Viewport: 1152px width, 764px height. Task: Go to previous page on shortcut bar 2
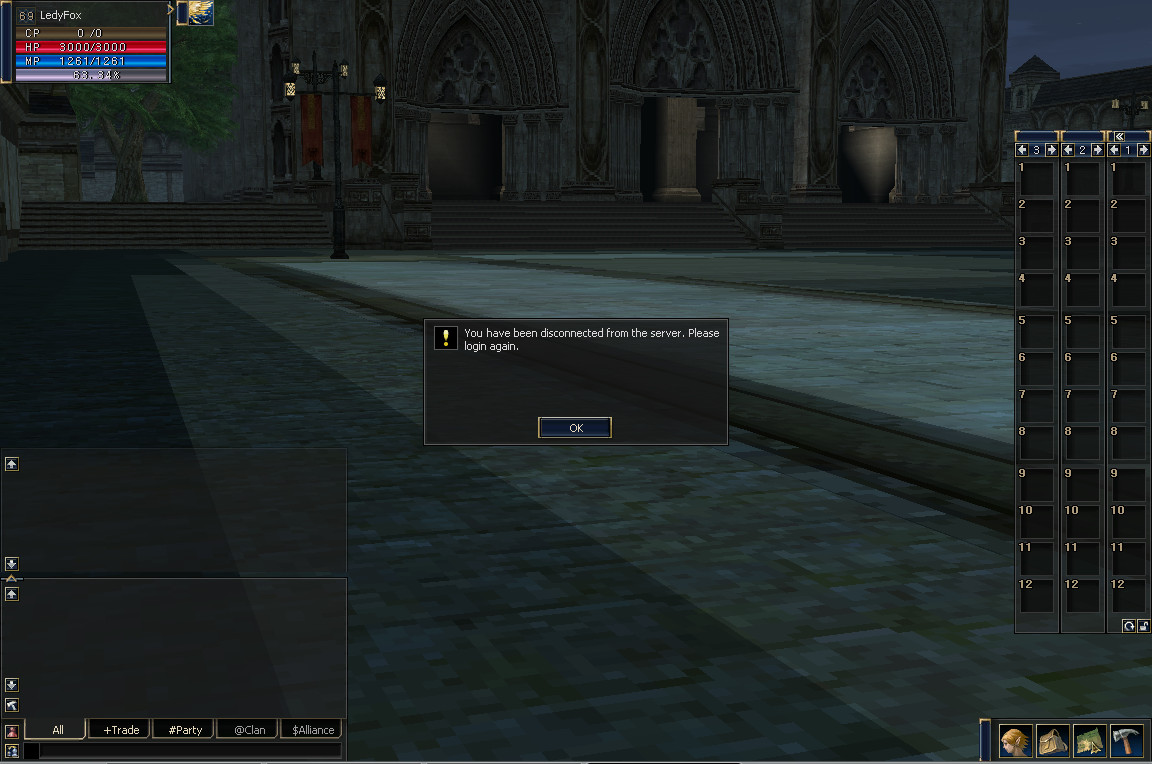(x=1068, y=150)
